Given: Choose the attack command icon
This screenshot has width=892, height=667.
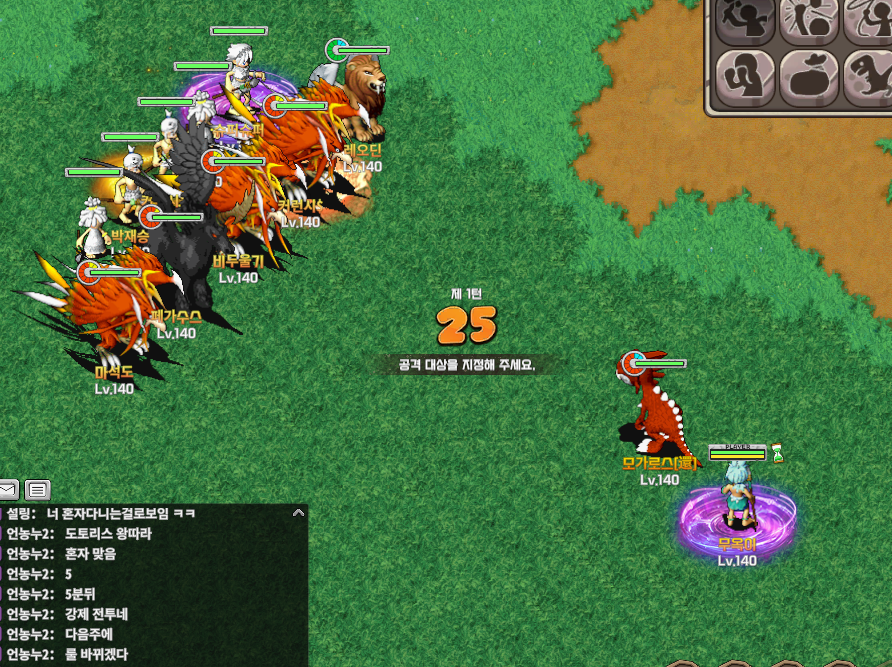Looking at the screenshot, I should [747, 20].
